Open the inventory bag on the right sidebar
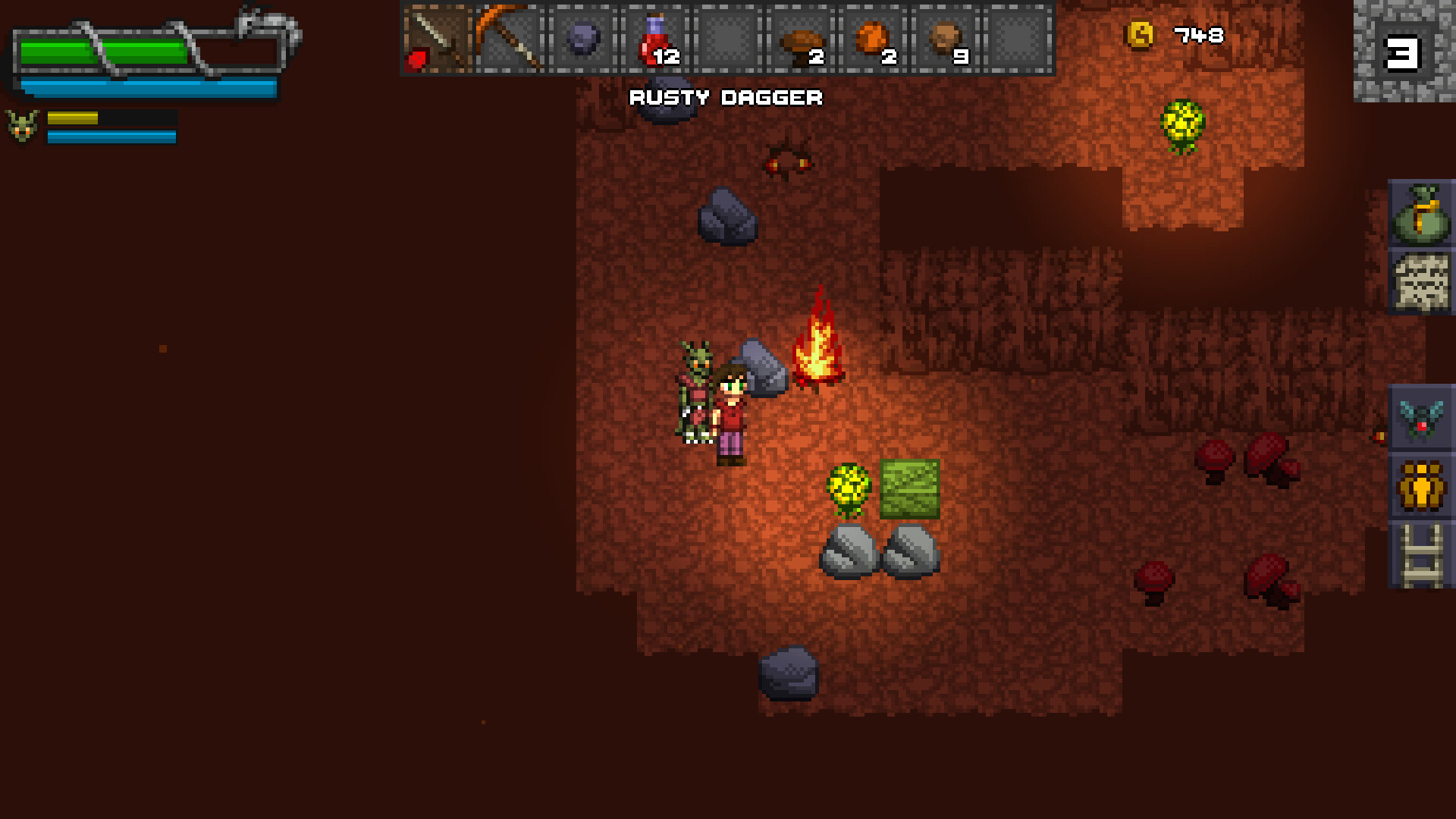Image resolution: width=1456 pixels, height=819 pixels. [x=1423, y=215]
